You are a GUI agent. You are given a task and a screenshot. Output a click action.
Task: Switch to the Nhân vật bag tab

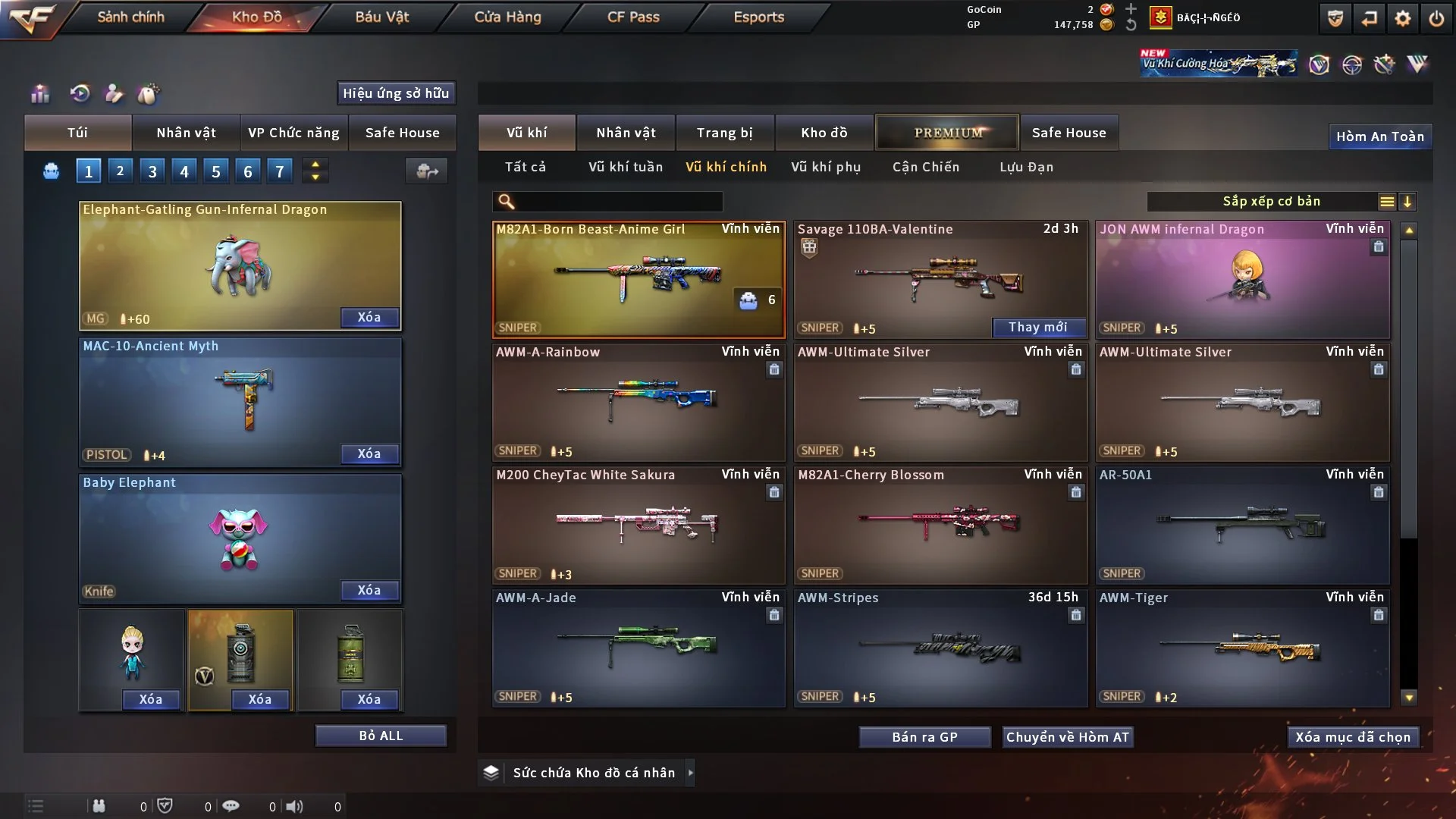[x=186, y=133]
